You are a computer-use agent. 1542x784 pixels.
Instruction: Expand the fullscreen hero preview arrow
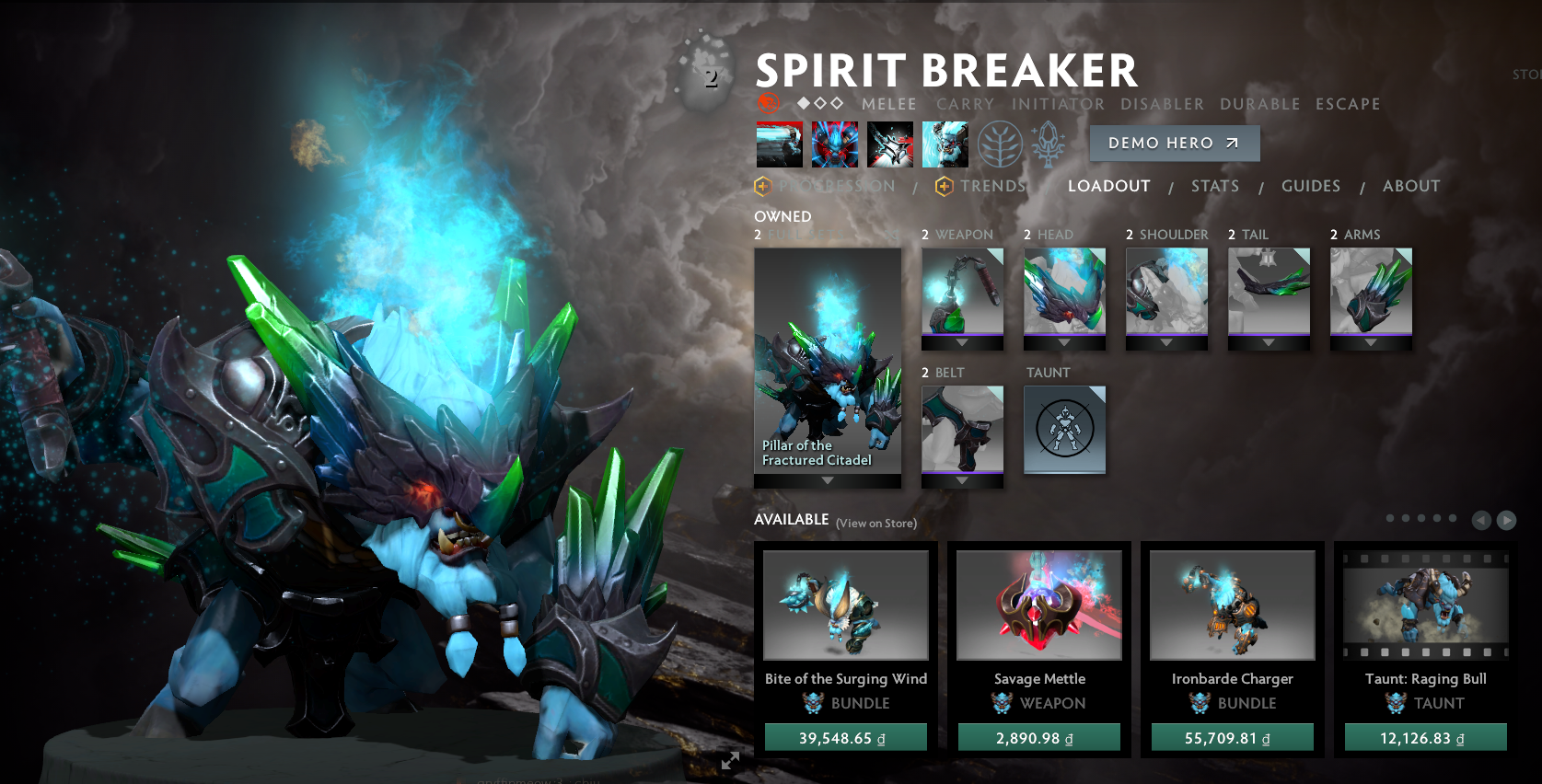[730, 761]
